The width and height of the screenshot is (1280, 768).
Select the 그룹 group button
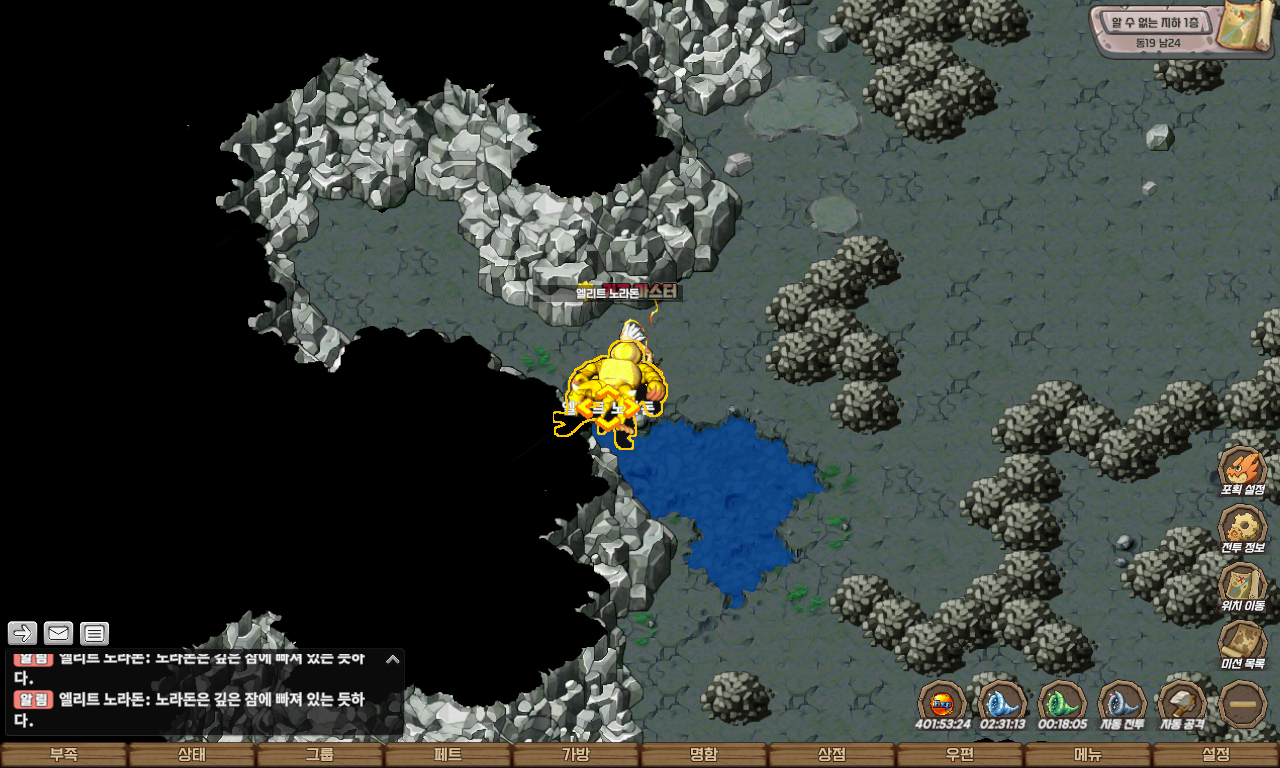coord(320,755)
